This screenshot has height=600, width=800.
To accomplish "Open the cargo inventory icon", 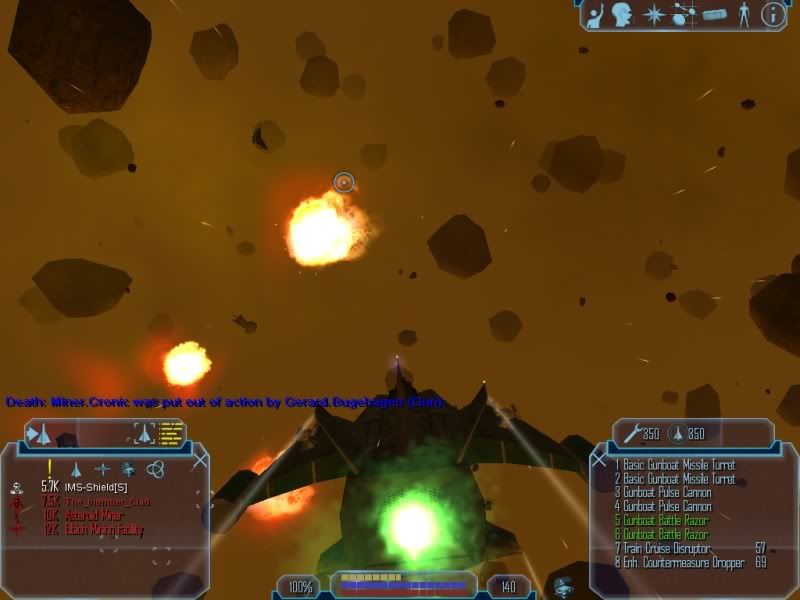I will (713, 15).
